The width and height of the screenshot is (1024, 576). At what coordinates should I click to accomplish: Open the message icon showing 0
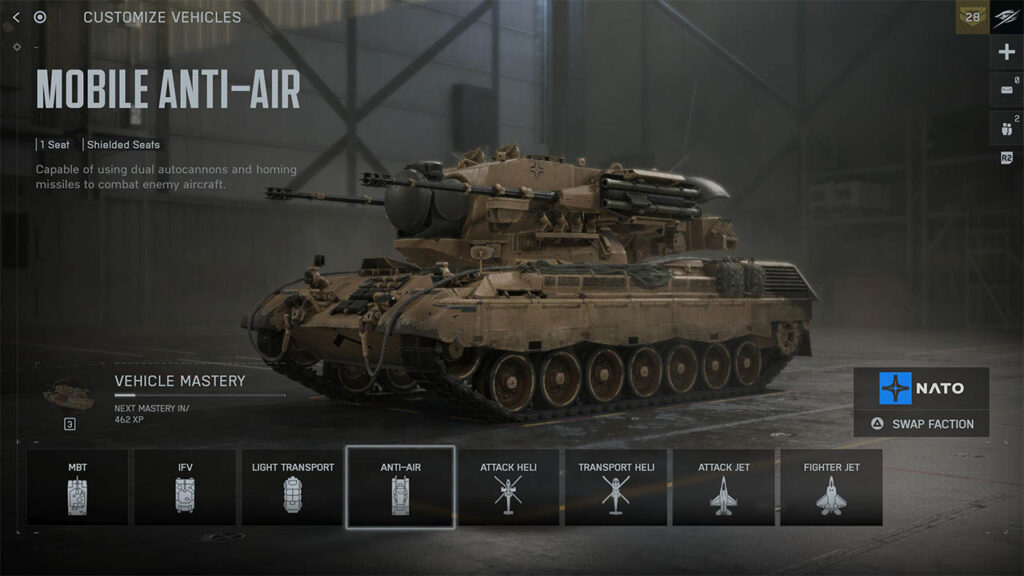click(1006, 90)
